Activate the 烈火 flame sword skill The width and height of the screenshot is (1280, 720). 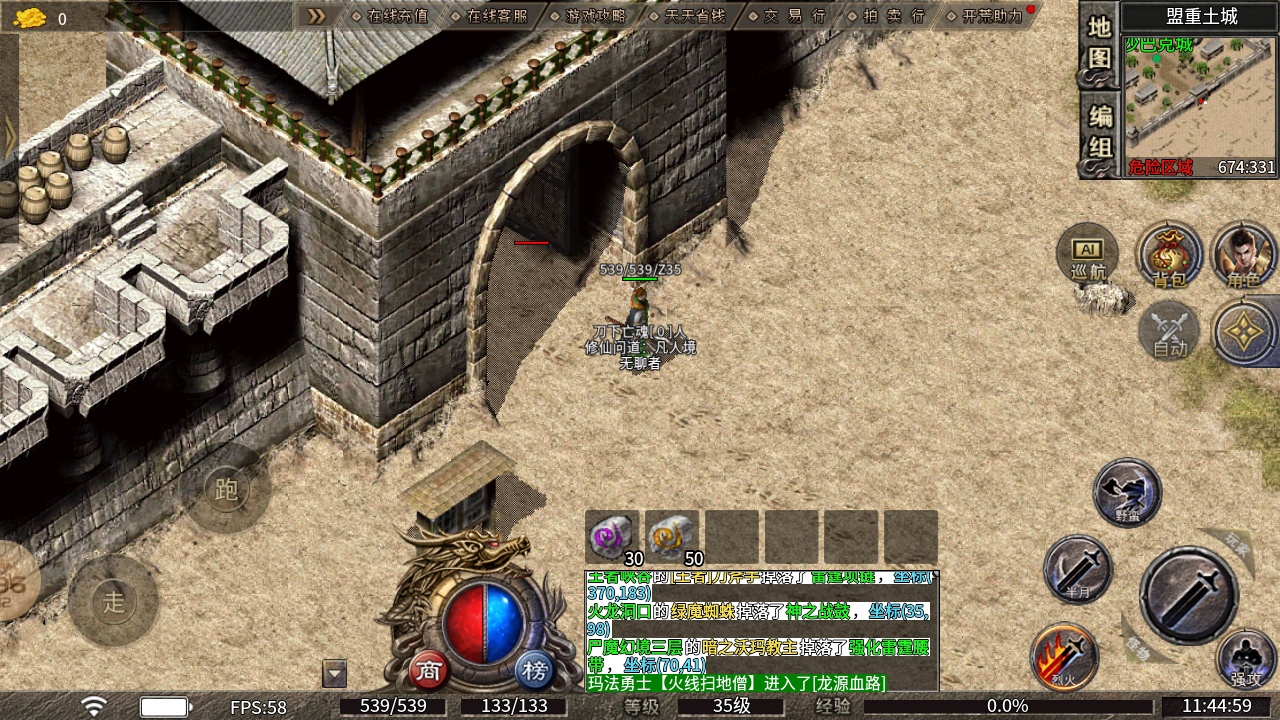coord(1065,656)
